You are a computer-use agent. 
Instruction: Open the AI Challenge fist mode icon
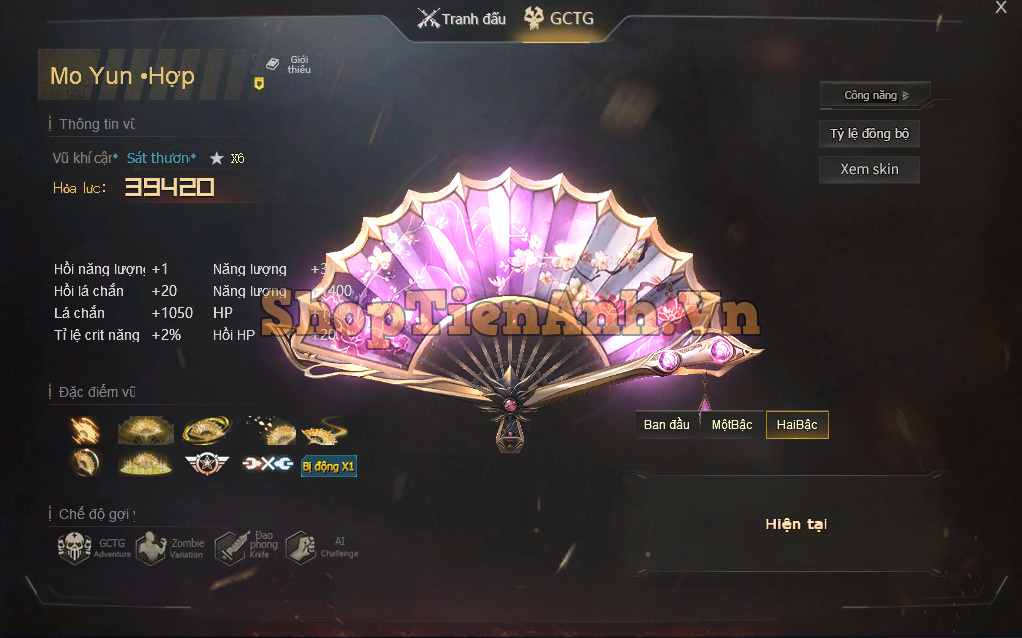click(x=301, y=547)
